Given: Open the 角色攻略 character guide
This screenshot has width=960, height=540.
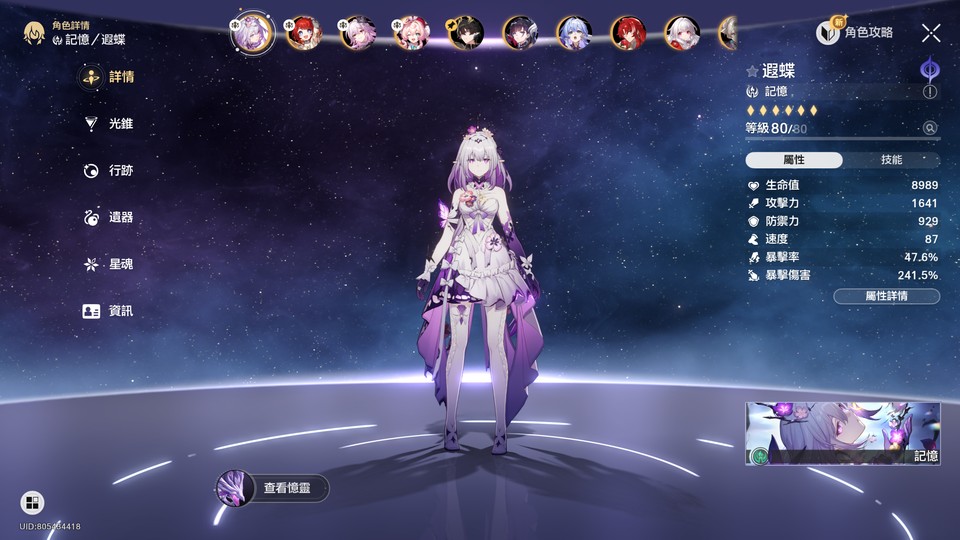Looking at the screenshot, I should click(856, 33).
